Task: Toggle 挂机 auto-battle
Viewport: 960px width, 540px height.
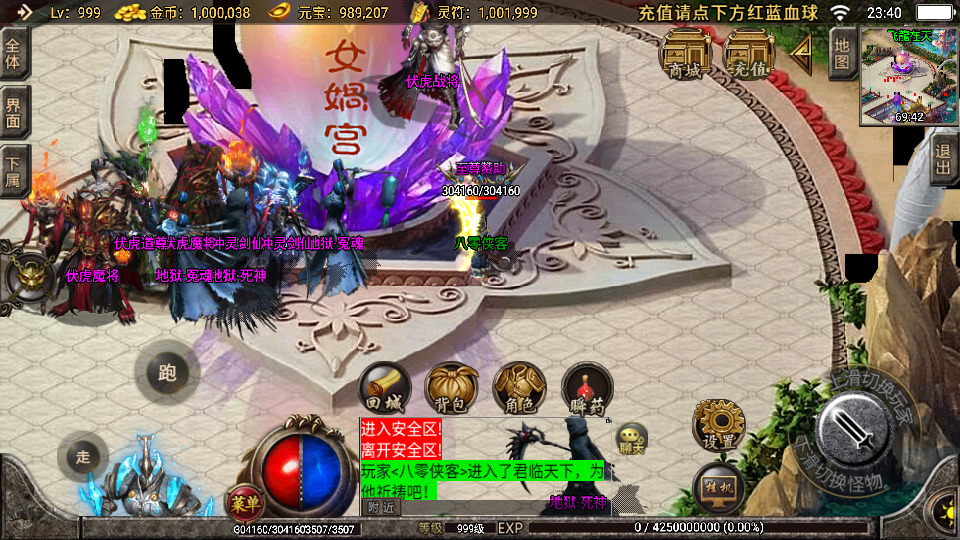Action: point(718,487)
